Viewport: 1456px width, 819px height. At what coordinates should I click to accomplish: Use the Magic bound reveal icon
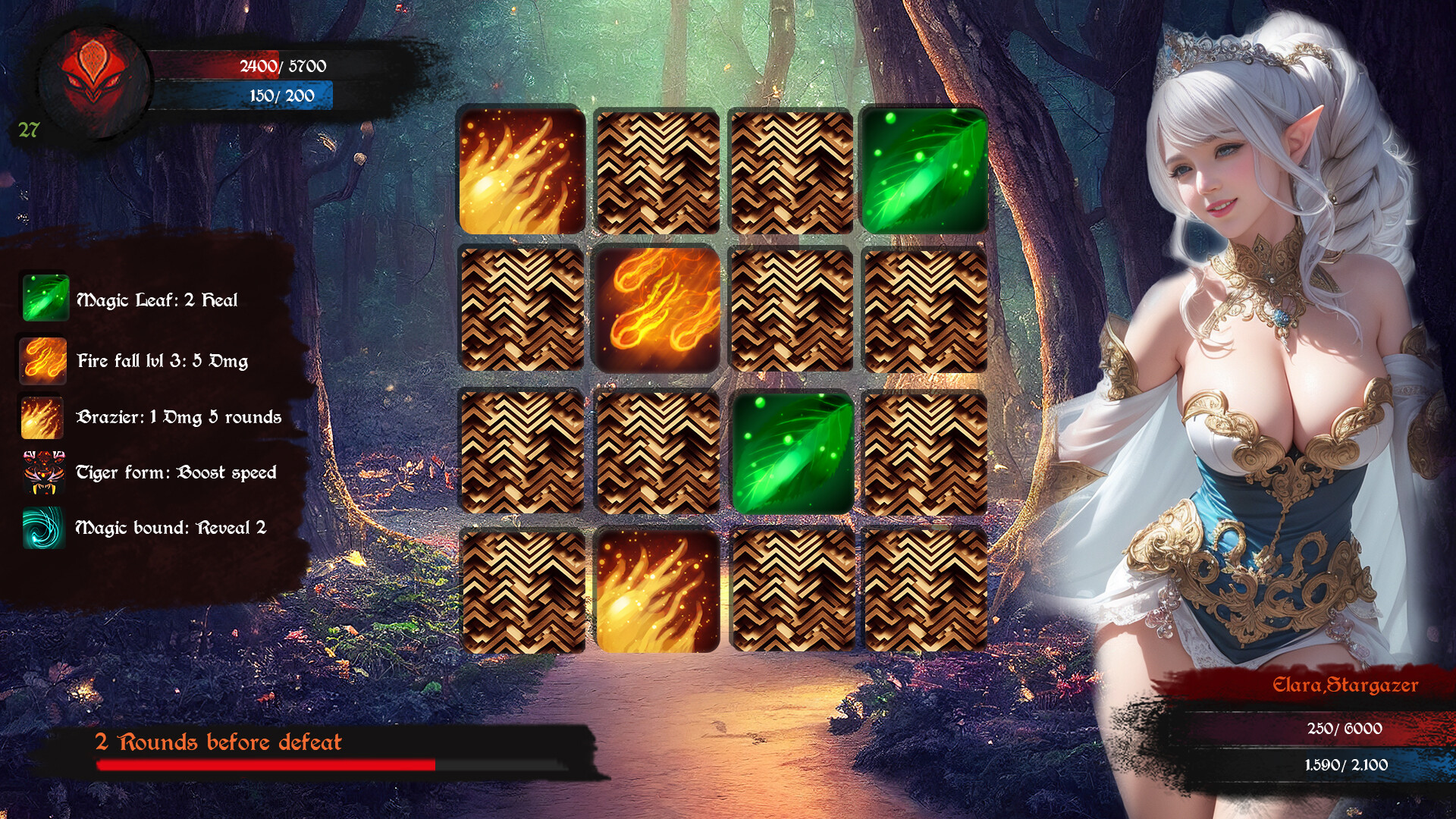[x=43, y=528]
